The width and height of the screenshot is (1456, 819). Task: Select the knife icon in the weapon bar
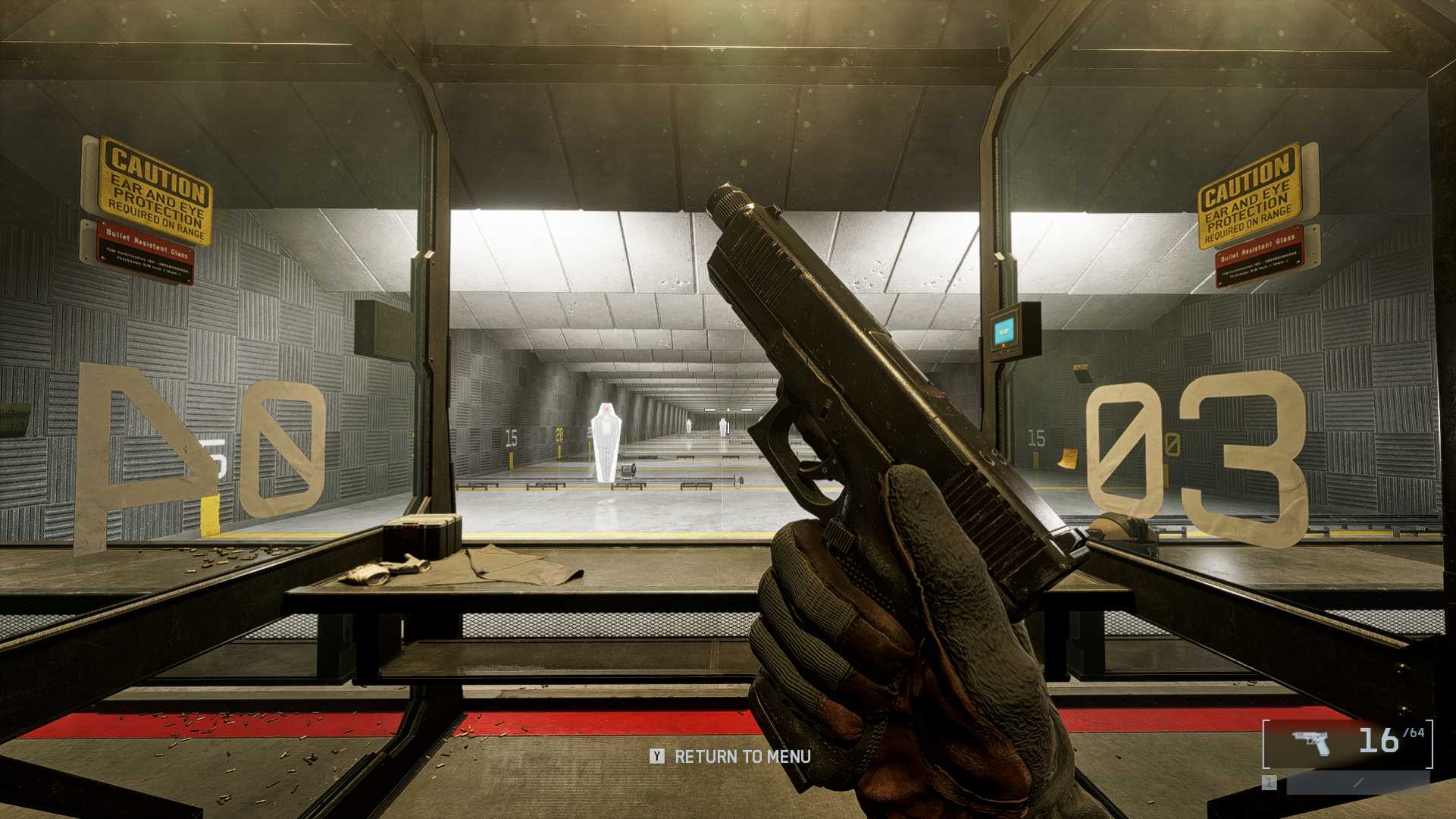[1357, 782]
